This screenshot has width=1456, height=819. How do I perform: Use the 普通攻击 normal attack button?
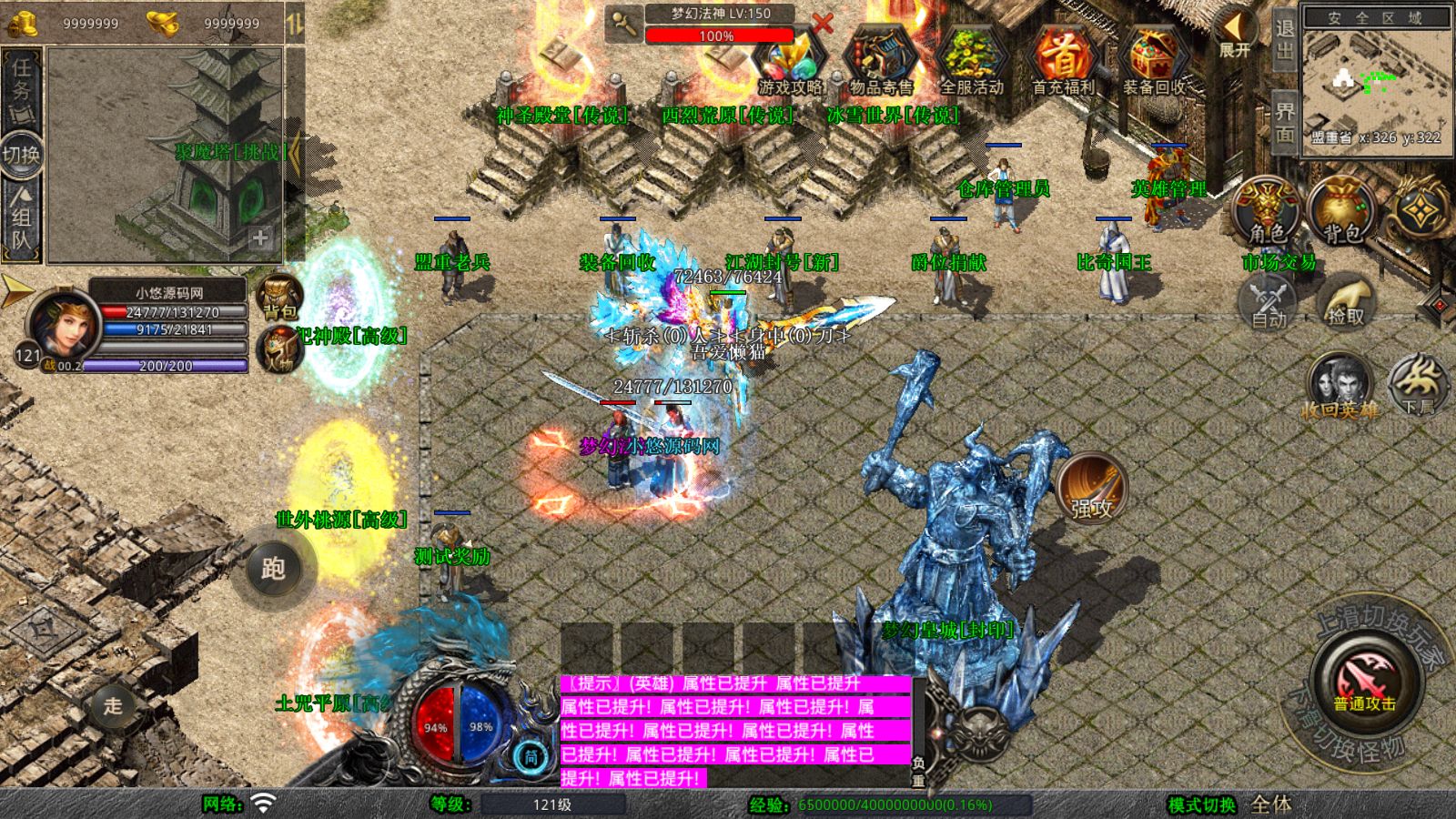coord(1364,682)
